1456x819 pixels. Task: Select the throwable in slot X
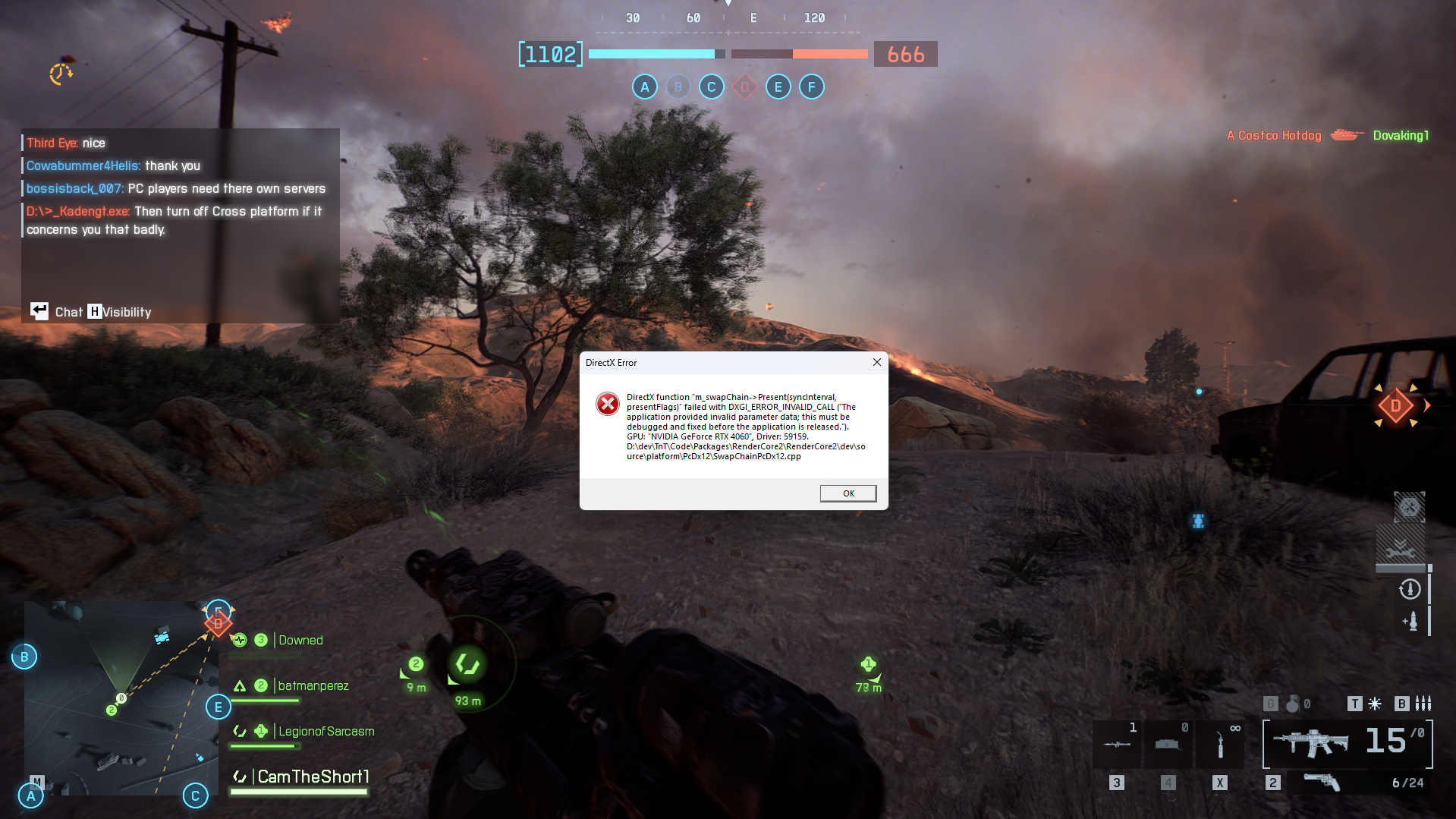coord(1219,744)
